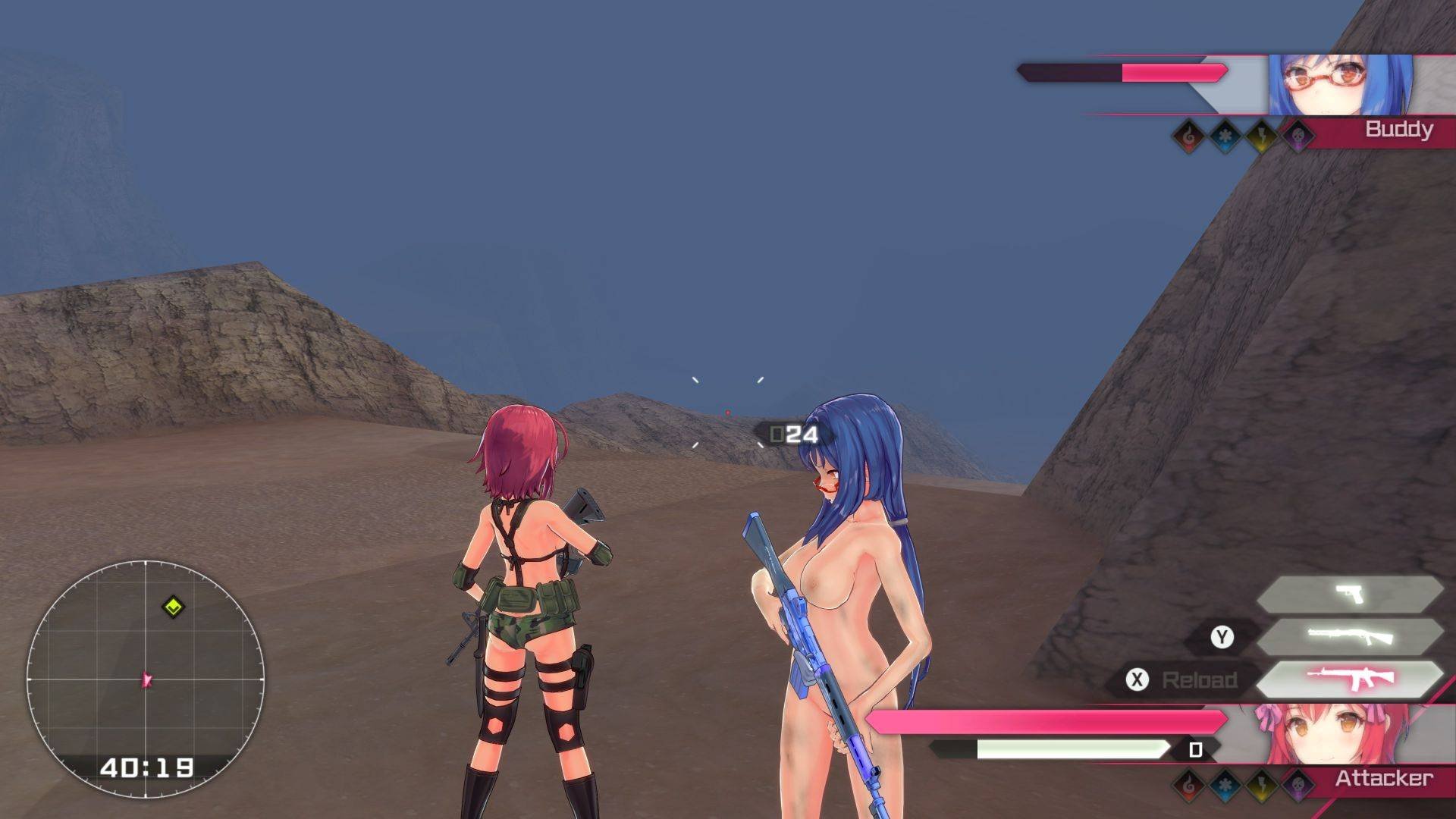
Task: Click Attacker's yellow lightning status icon
Action: [x=1261, y=784]
